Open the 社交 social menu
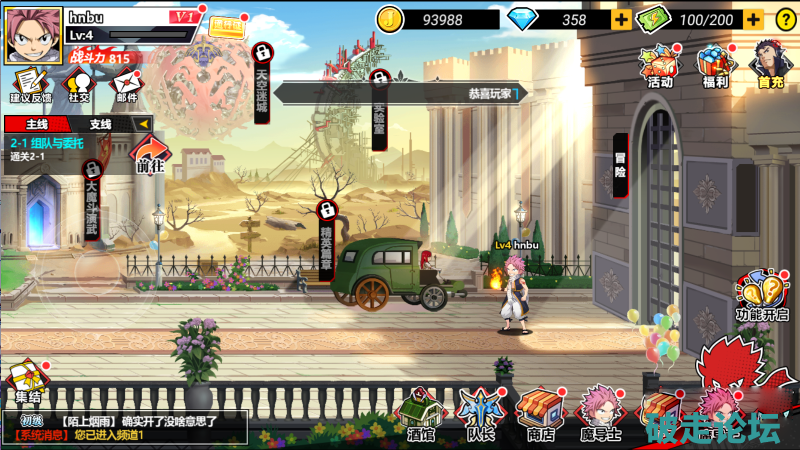This screenshot has height=450, width=800. point(79,84)
